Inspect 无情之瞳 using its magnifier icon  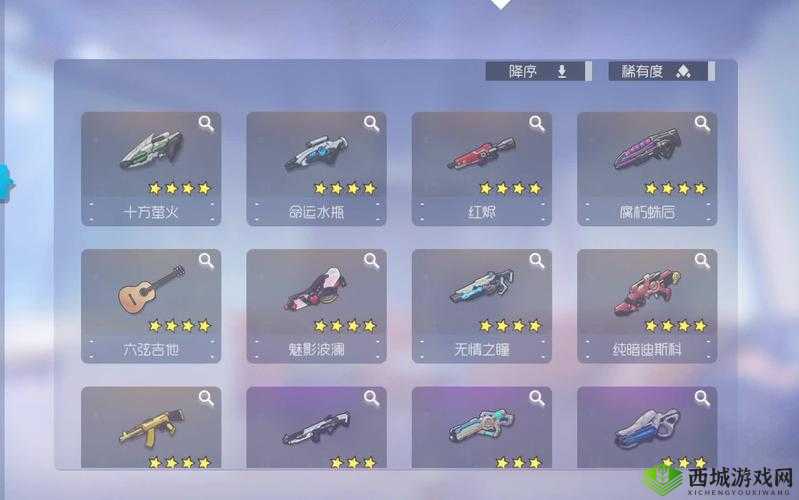click(x=537, y=262)
